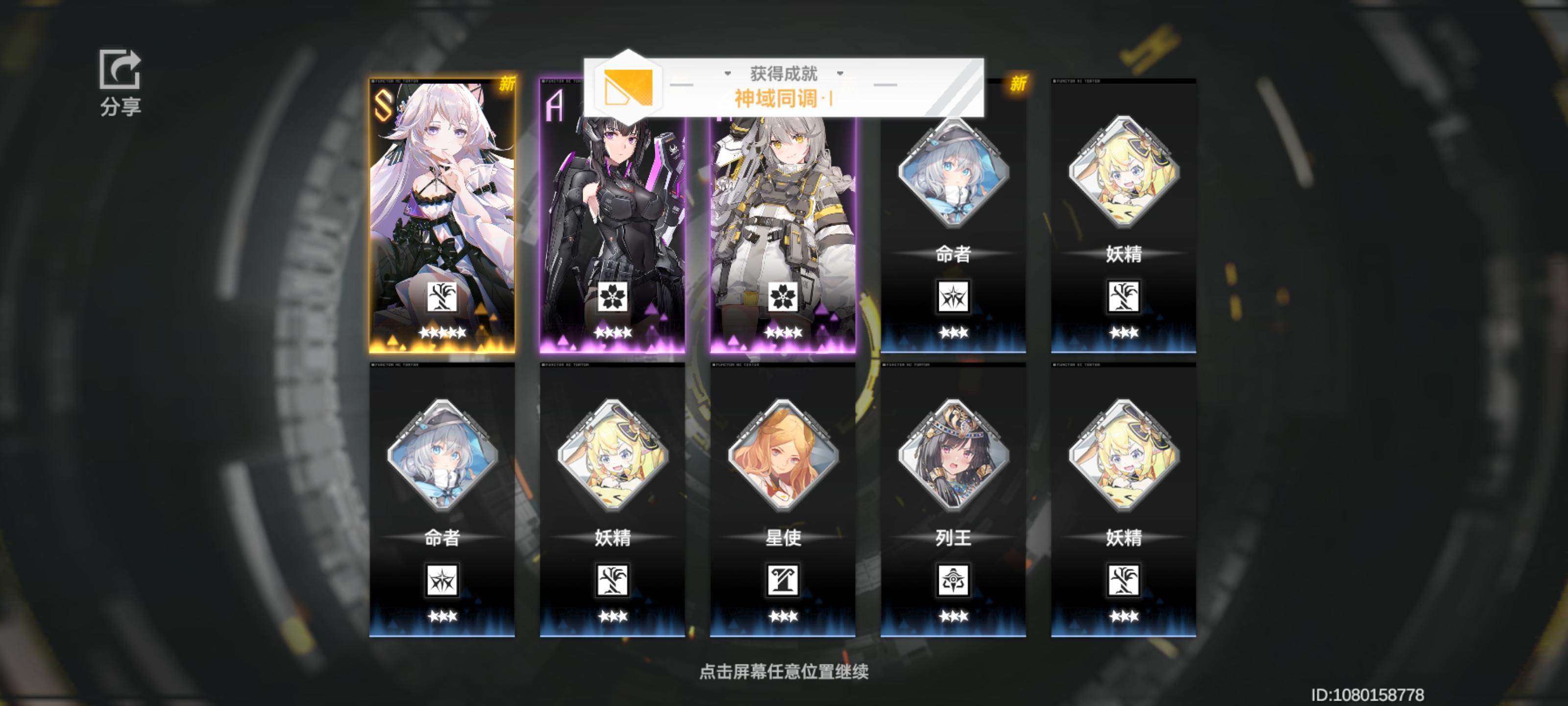Expand the left arrow beside 获得成就

point(728,75)
